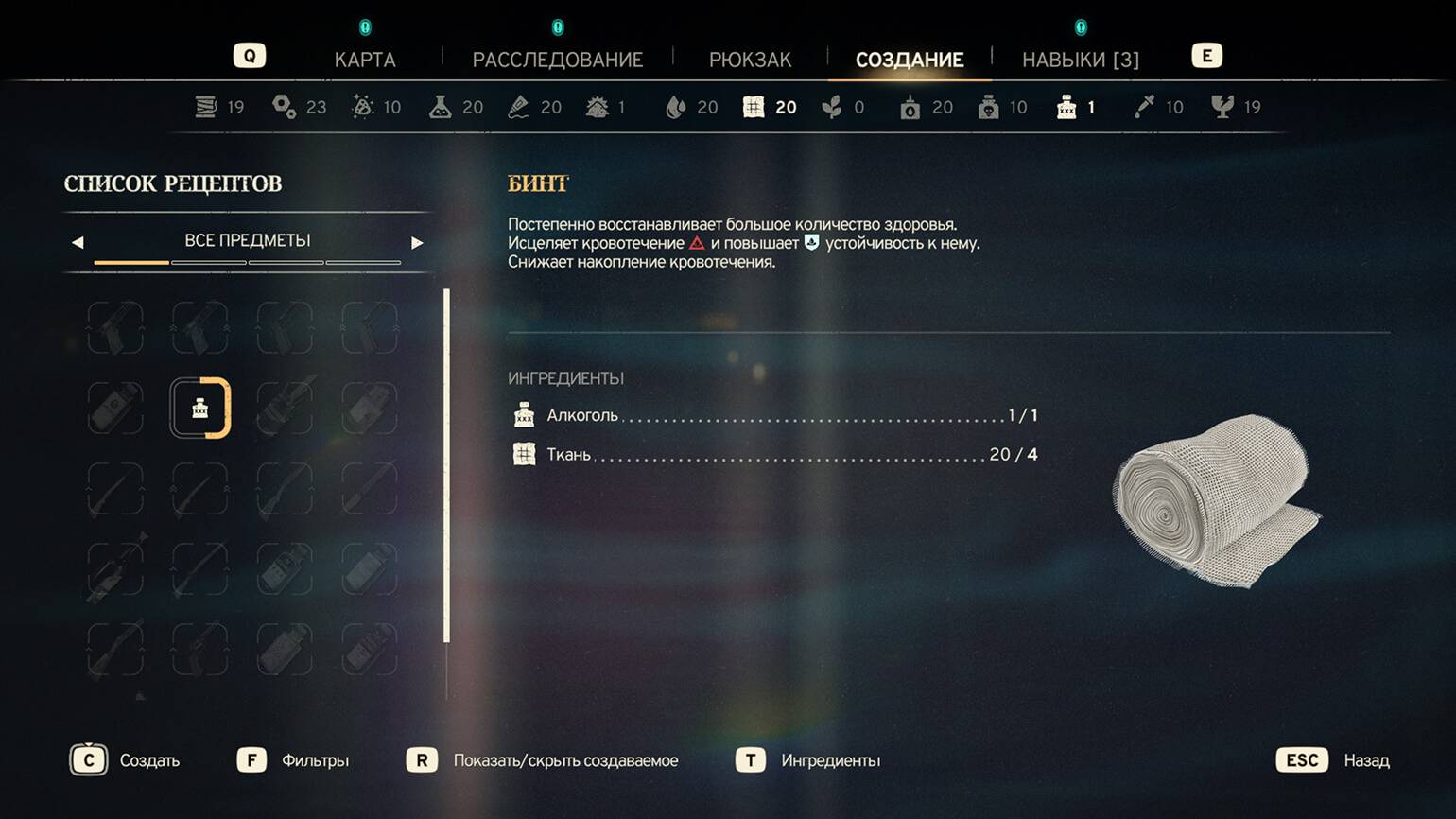Open the Ингредиенты view

[808, 760]
